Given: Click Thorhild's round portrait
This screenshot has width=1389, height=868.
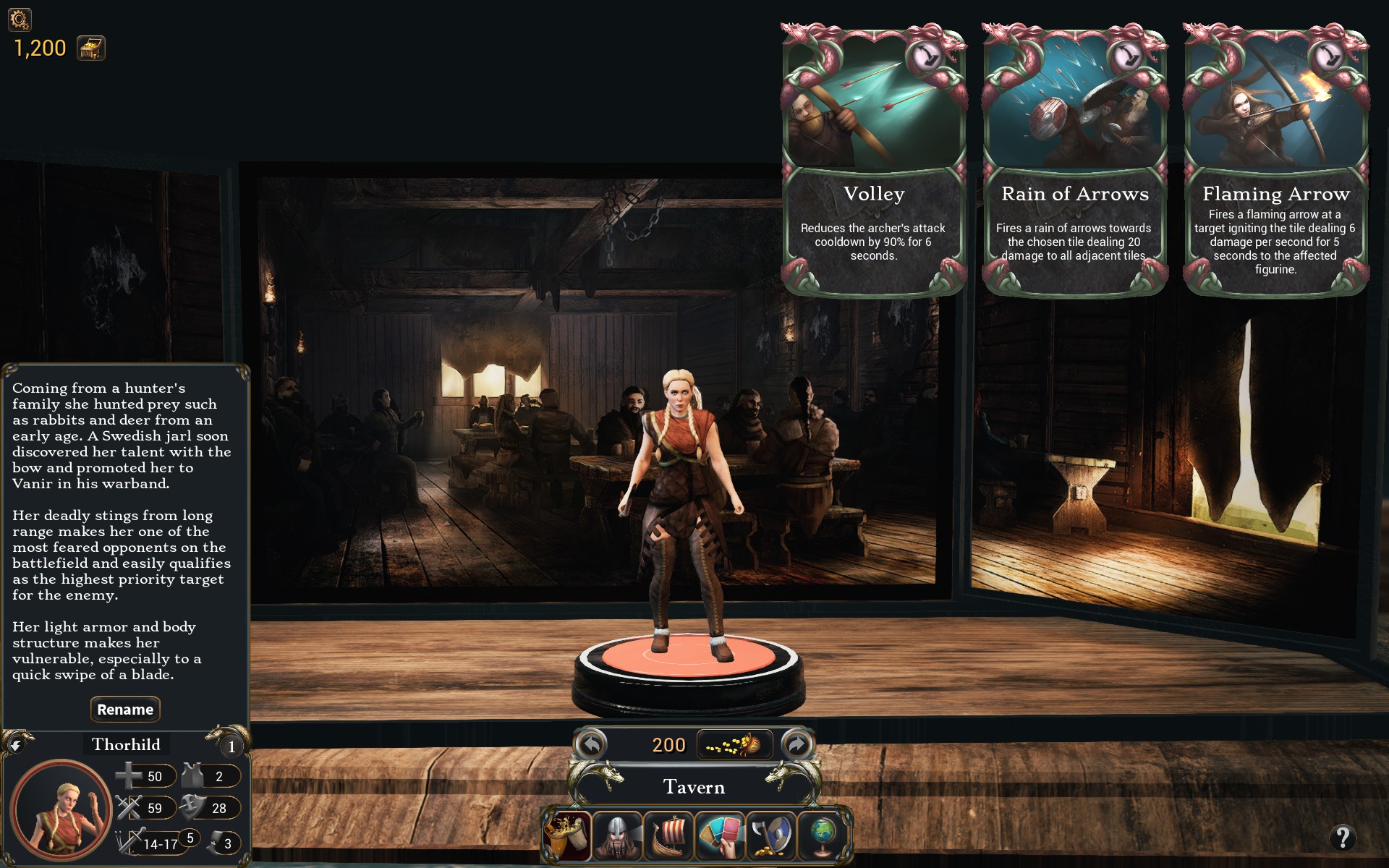Looking at the screenshot, I should click(61, 809).
